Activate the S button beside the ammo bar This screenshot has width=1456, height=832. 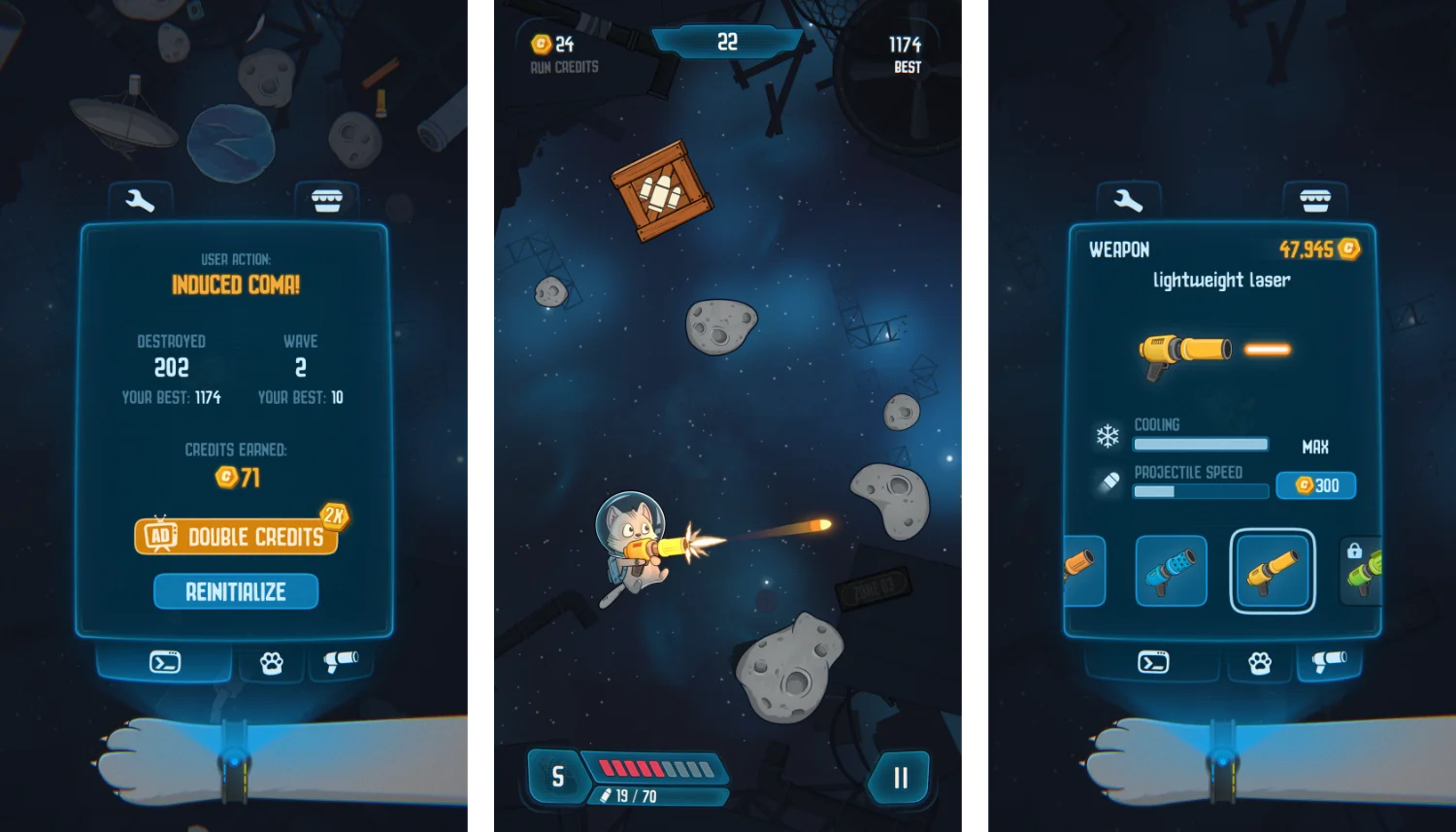click(x=557, y=777)
